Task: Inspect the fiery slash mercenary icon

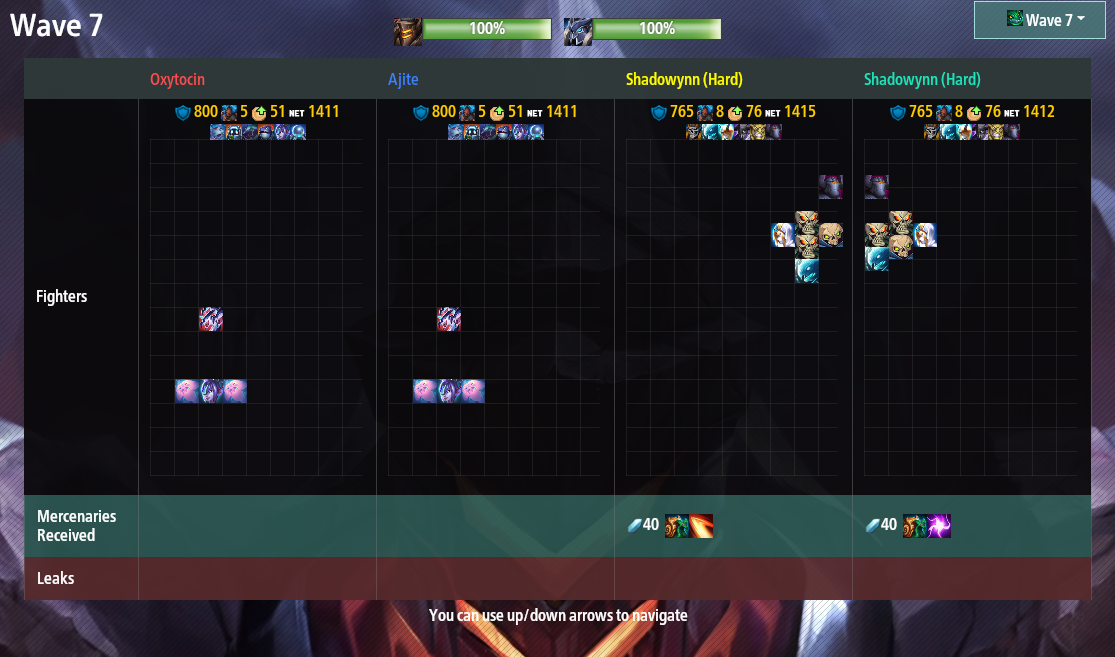Action: [701, 526]
